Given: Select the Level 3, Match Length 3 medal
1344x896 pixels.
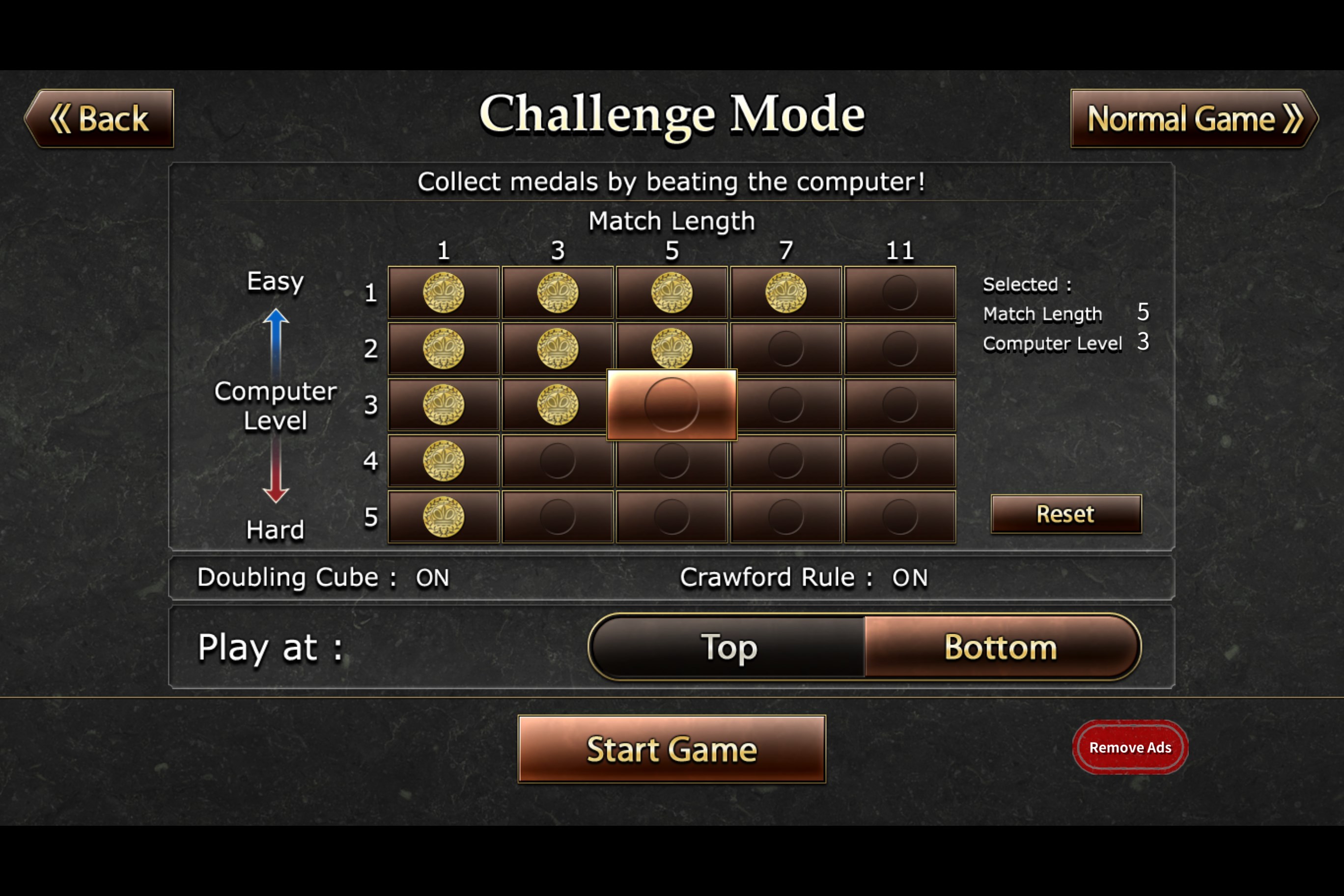Looking at the screenshot, I should 557,405.
